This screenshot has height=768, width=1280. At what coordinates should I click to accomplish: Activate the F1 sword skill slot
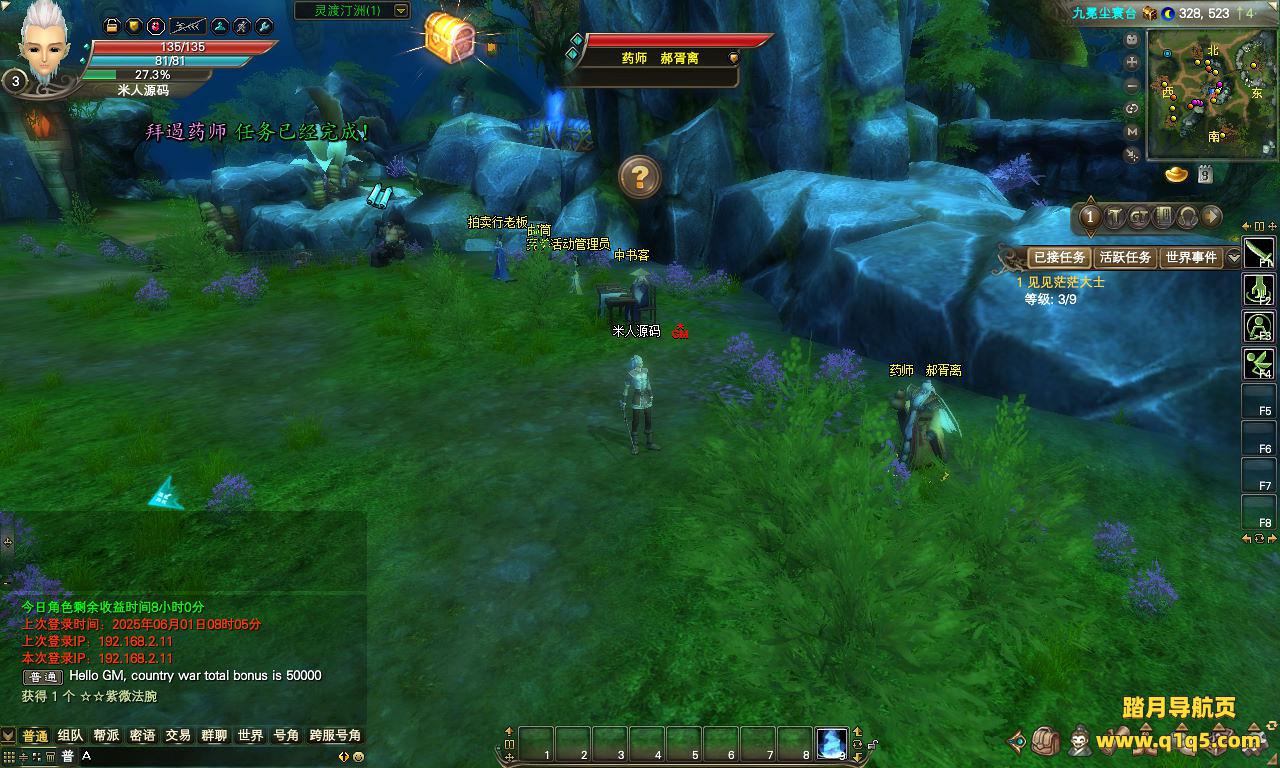[1258, 252]
